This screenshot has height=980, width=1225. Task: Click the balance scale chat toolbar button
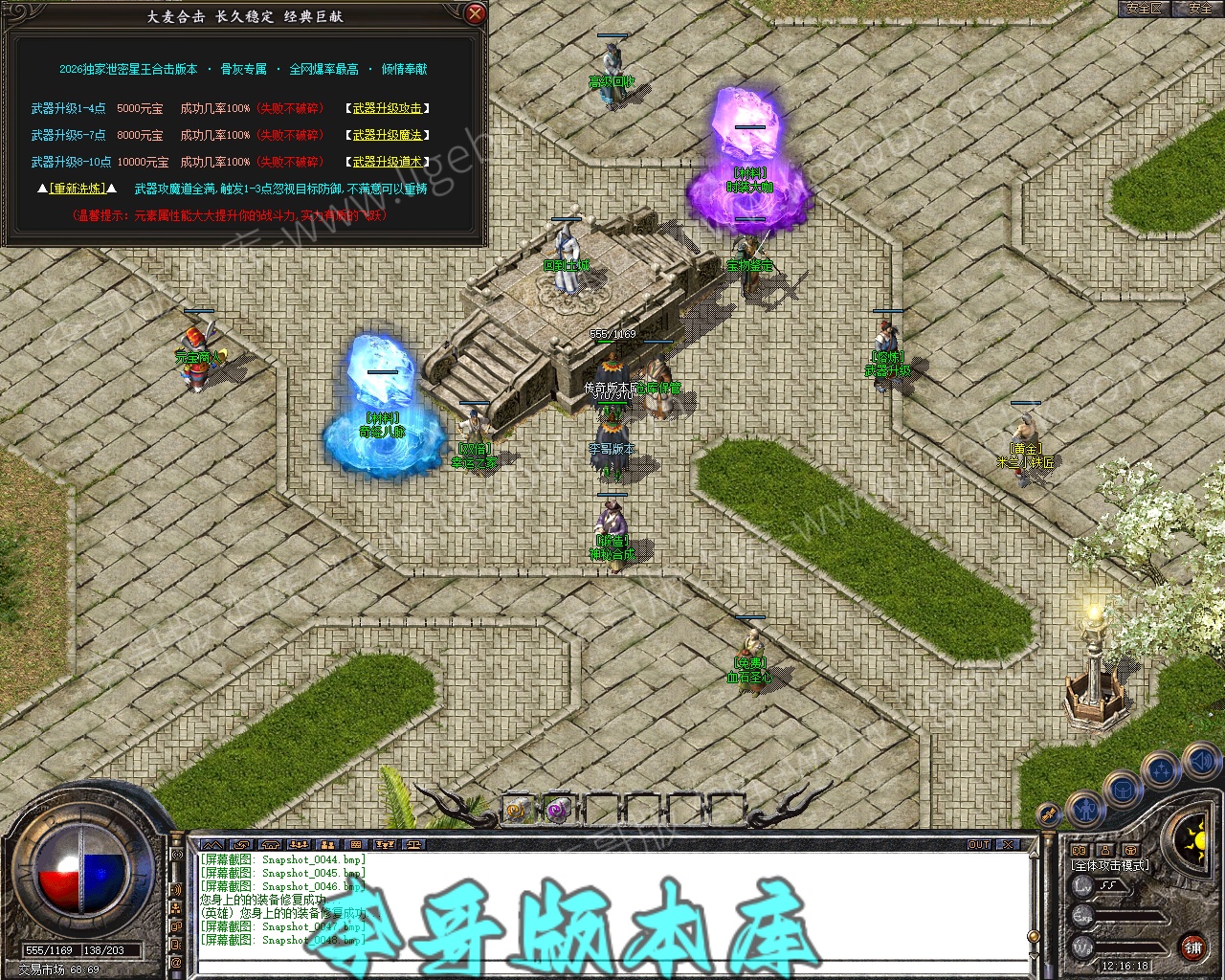413,845
